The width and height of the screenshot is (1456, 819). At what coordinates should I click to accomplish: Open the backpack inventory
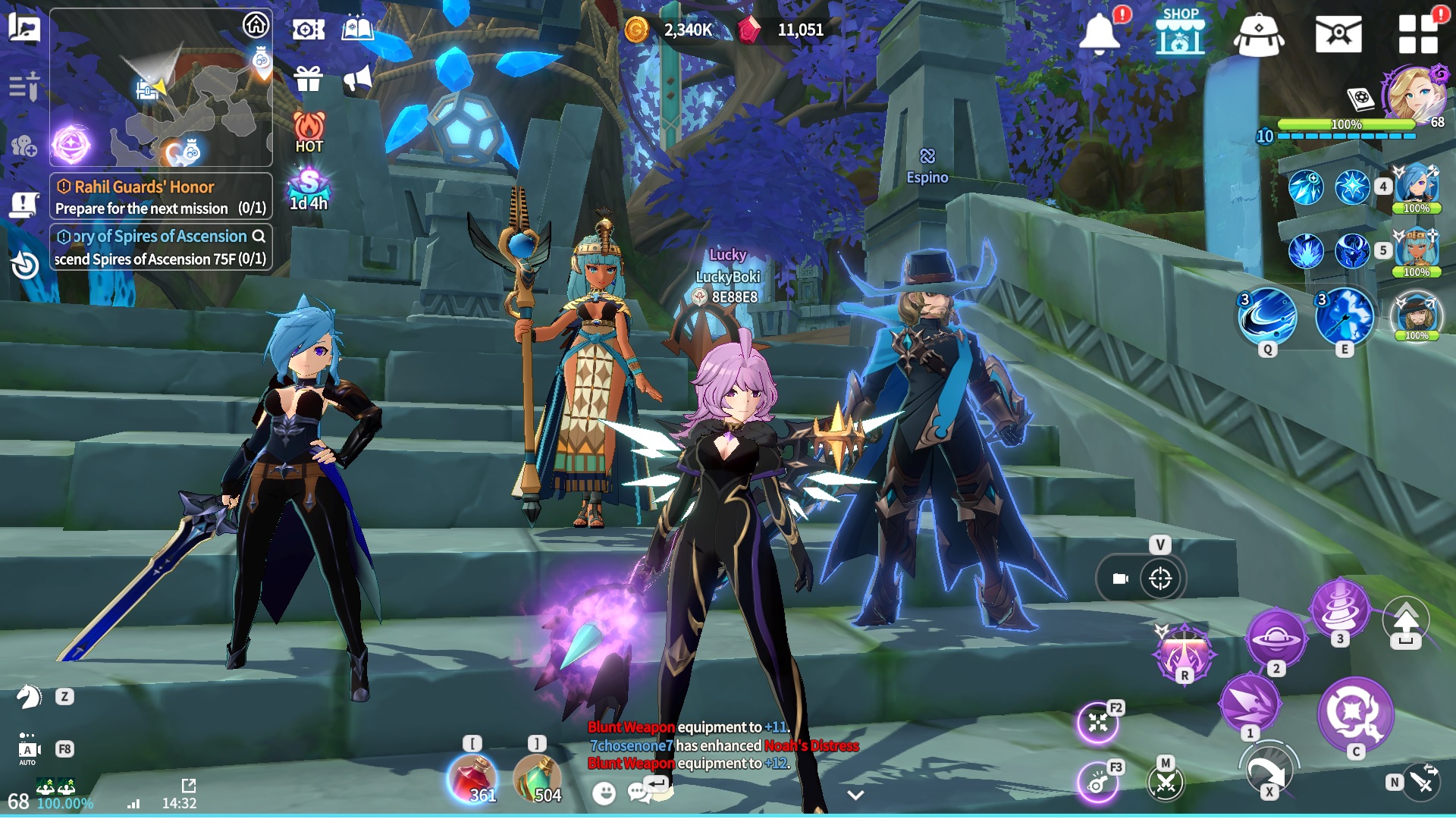[1258, 36]
